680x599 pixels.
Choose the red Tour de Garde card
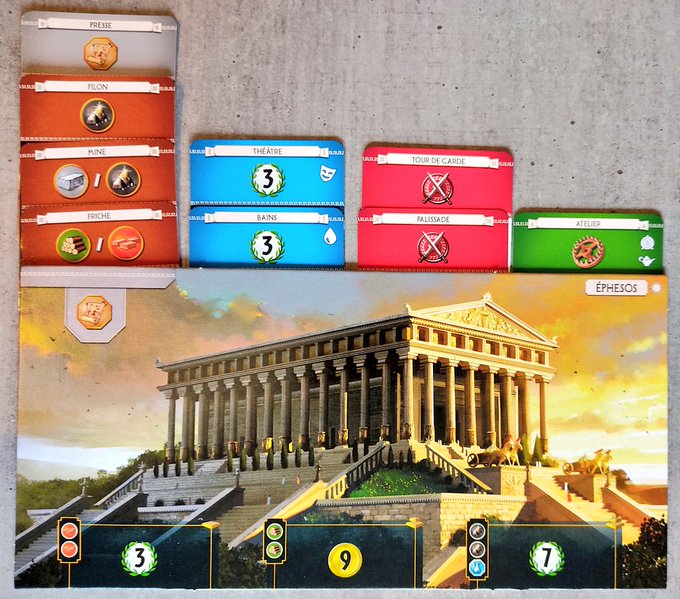tap(436, 181)
